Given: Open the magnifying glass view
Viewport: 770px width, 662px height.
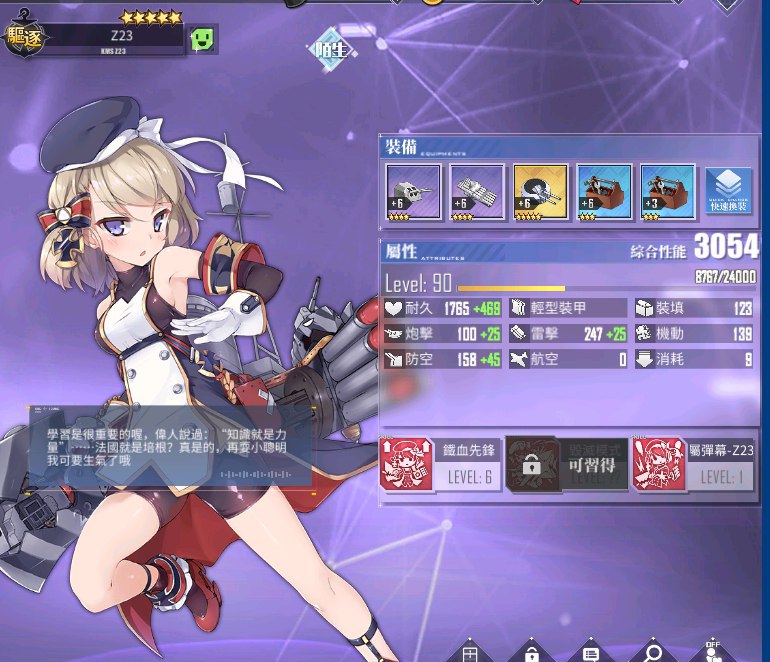Looking at the screenshot, I should [x=653, y=651].
